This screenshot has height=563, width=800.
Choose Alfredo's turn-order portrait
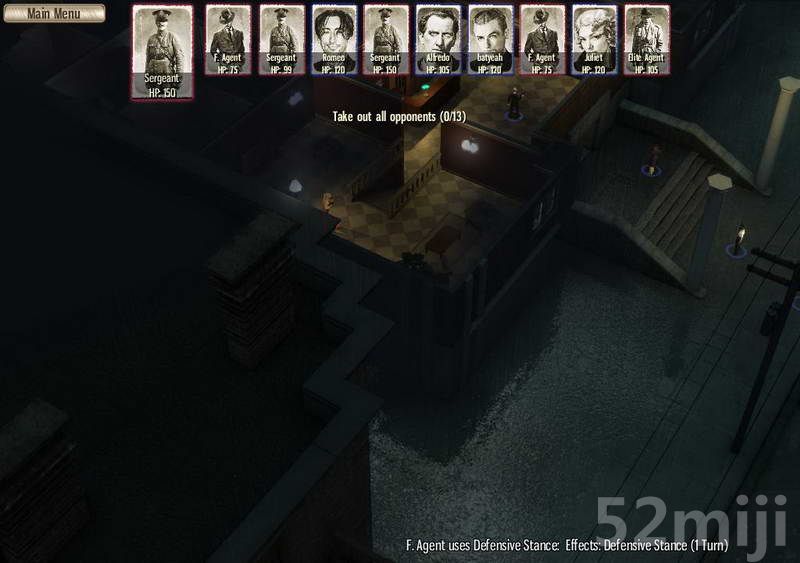click(438, 39)
